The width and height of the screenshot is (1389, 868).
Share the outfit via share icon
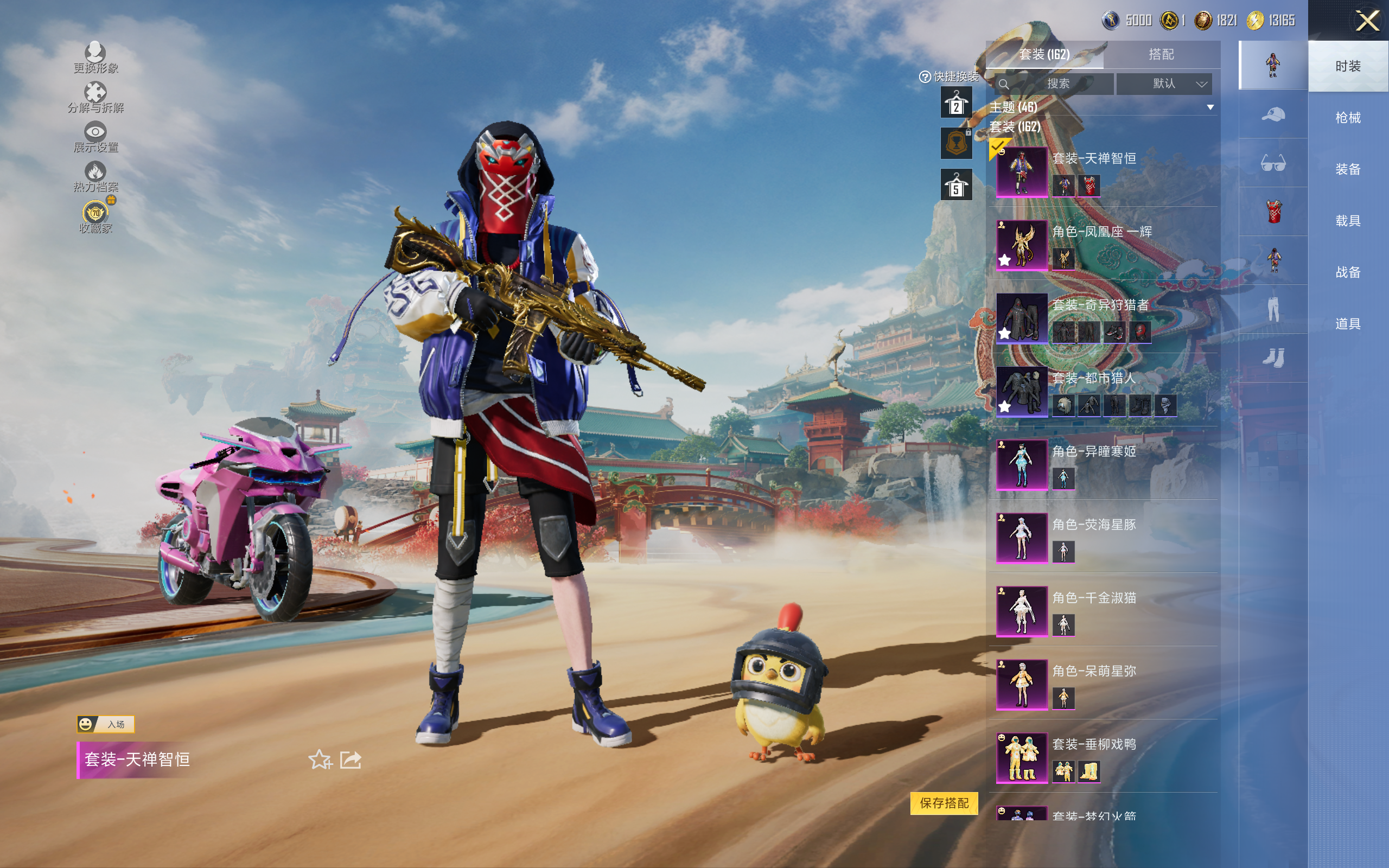(x=351, y=759)
